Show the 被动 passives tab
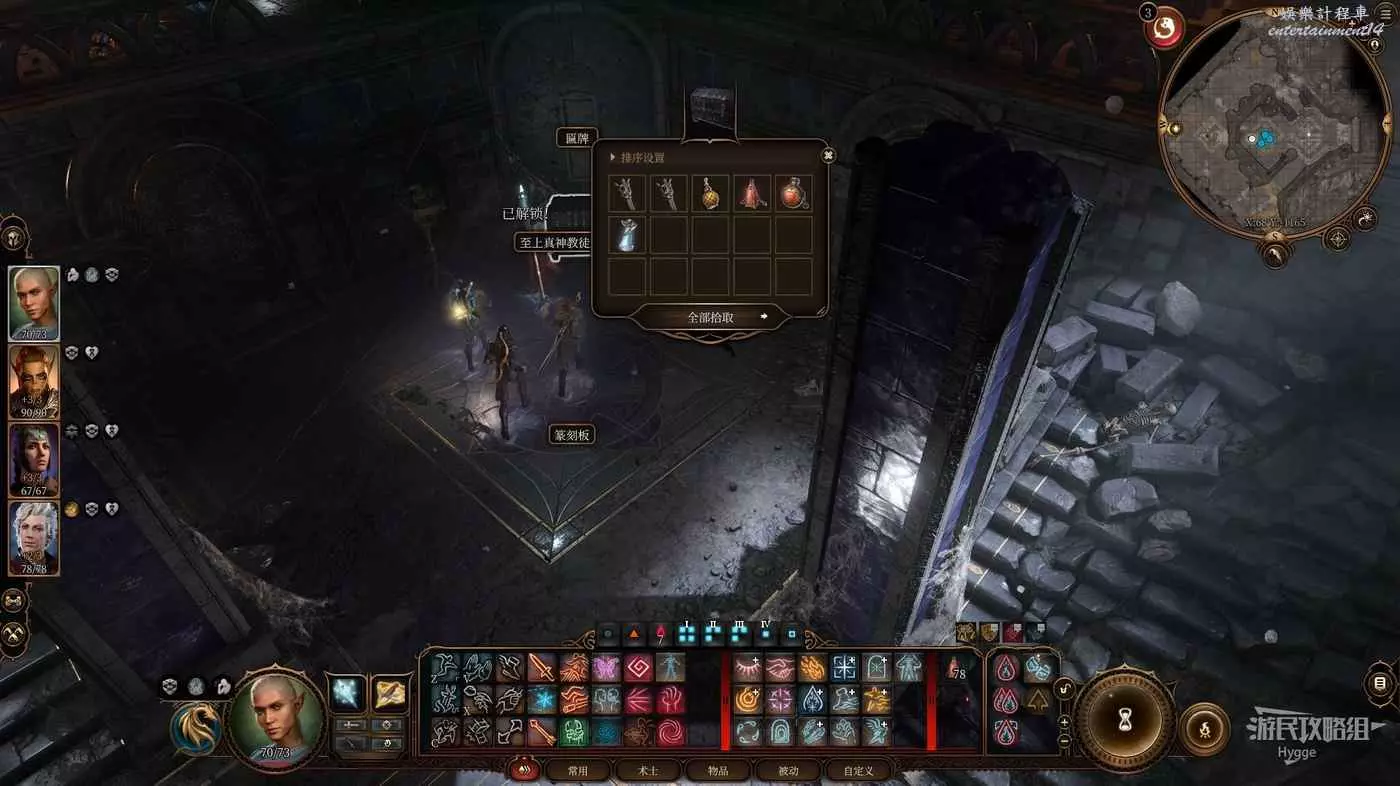Screen dimensions: 1400x786 [789, 771]
